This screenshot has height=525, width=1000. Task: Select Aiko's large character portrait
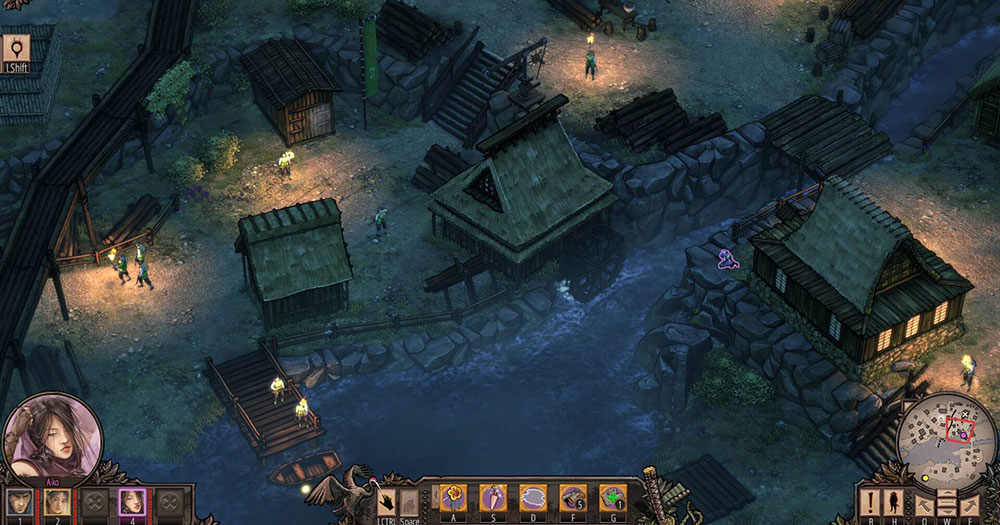52,440
